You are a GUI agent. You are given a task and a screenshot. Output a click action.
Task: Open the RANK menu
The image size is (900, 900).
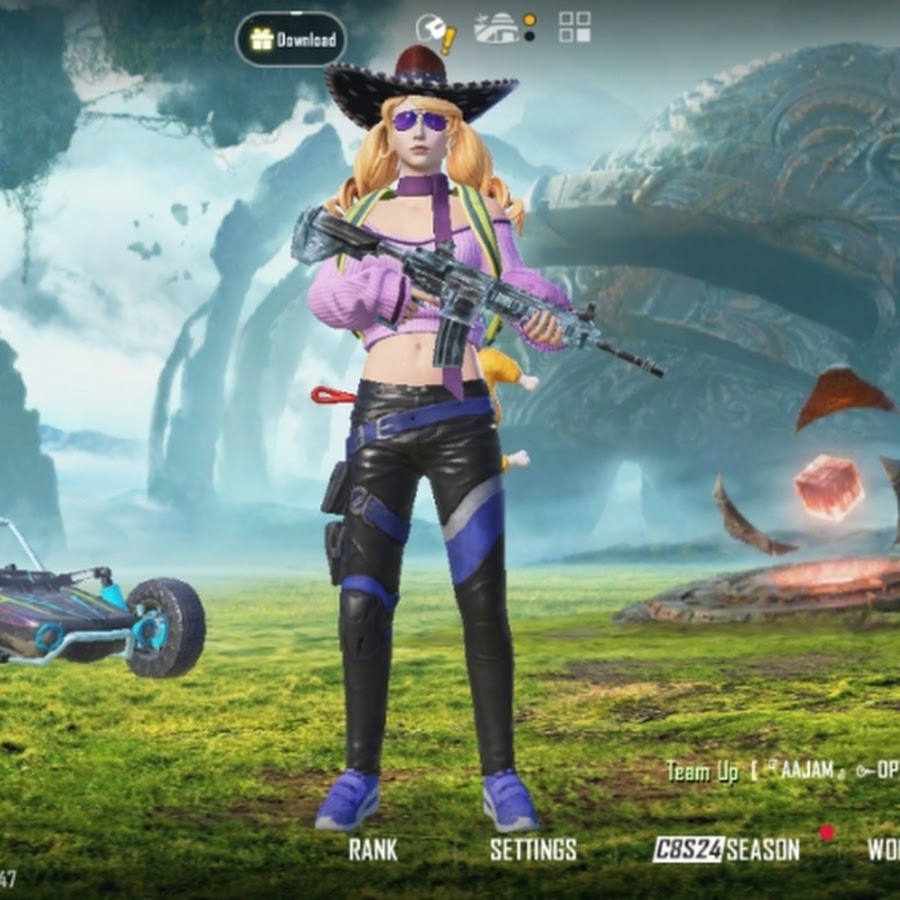372,850
